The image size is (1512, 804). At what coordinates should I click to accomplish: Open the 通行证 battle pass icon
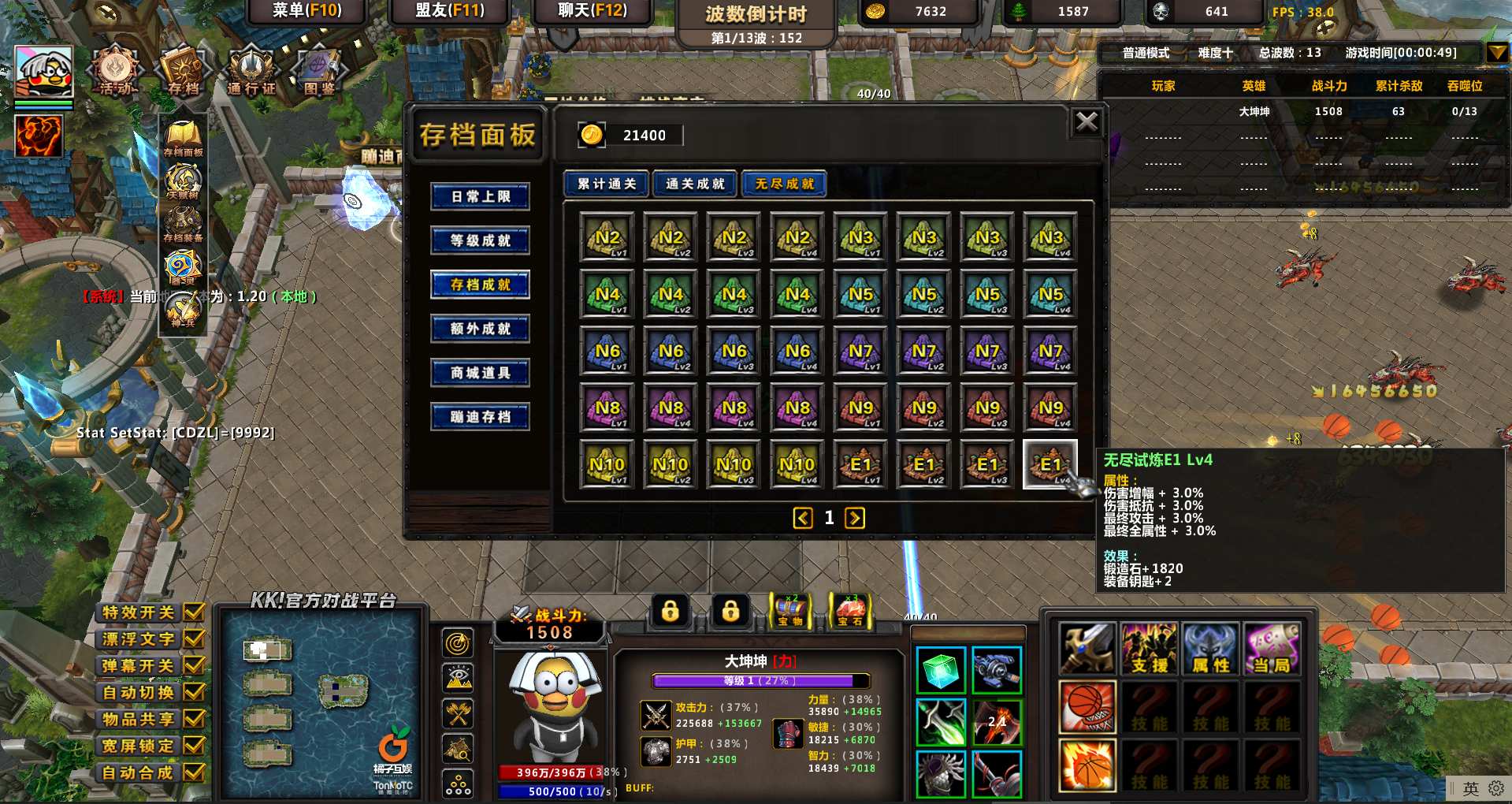(251, 71)
